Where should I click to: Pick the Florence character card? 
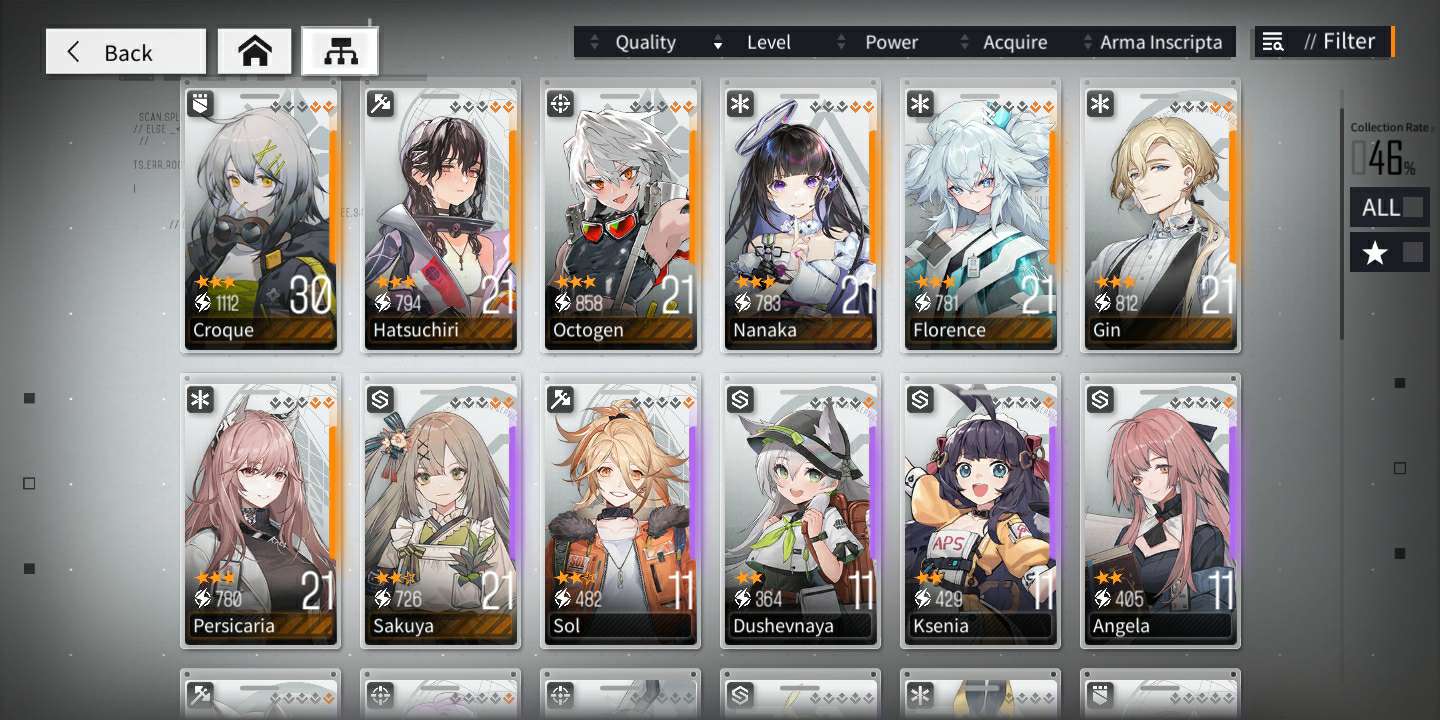click(x=980, y=215)
